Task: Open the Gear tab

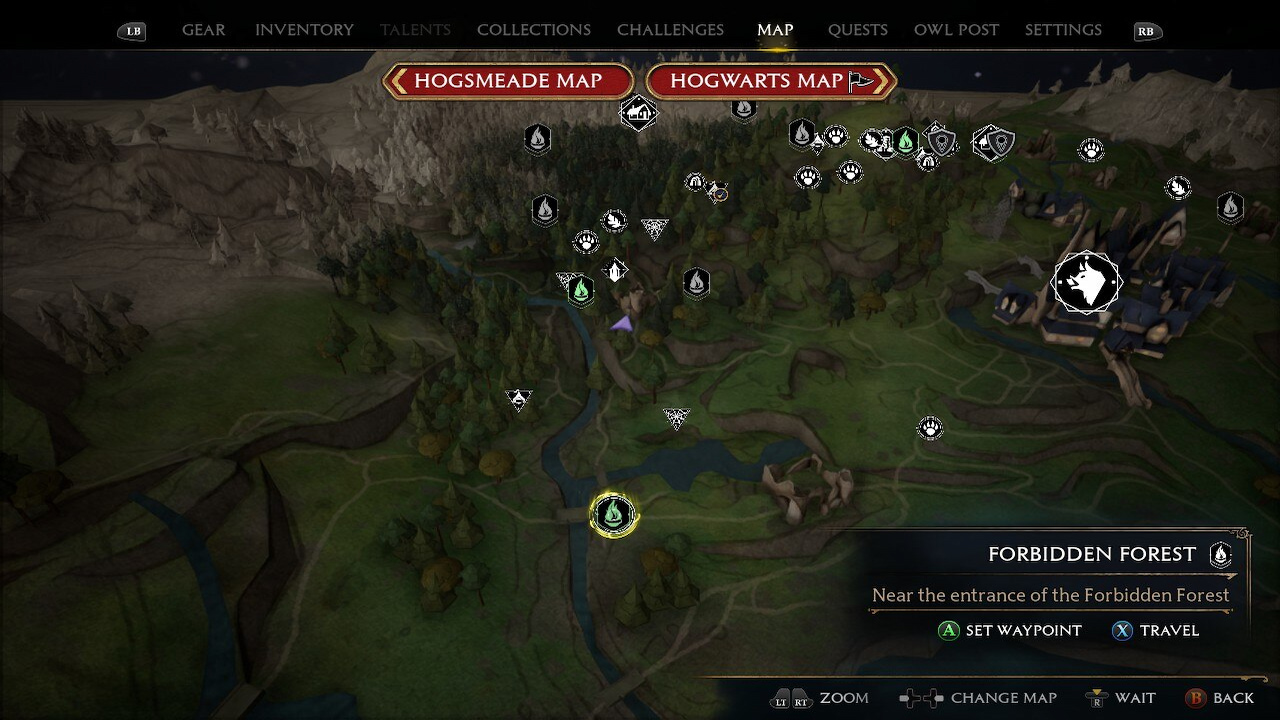Action: pyautogui.click(x=203, y=30)
